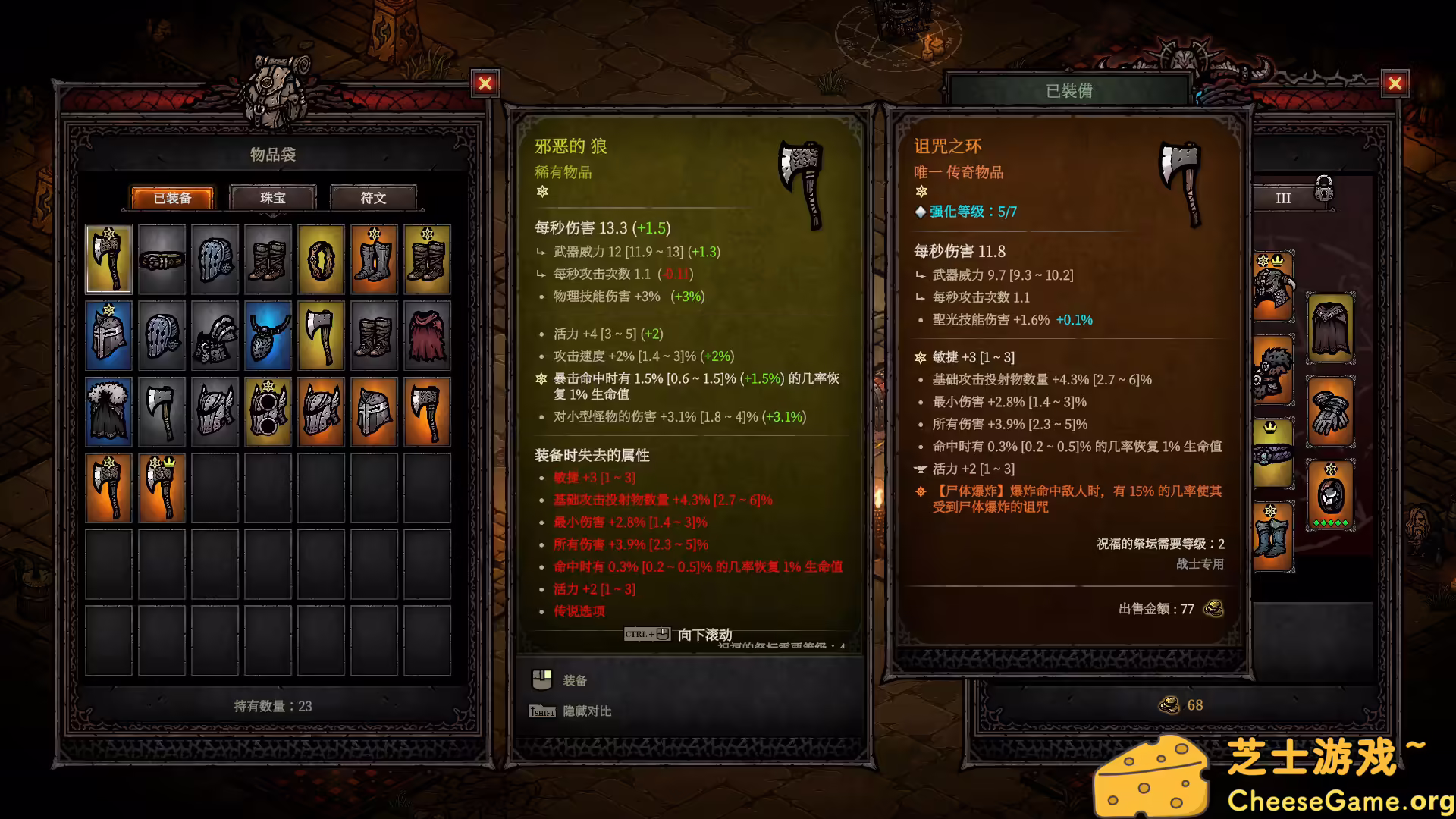1456x819 pixels.
Task: Select the highlighted rare axe in first inventory slot
Action: pyautogui.click(x=108, y=259)
